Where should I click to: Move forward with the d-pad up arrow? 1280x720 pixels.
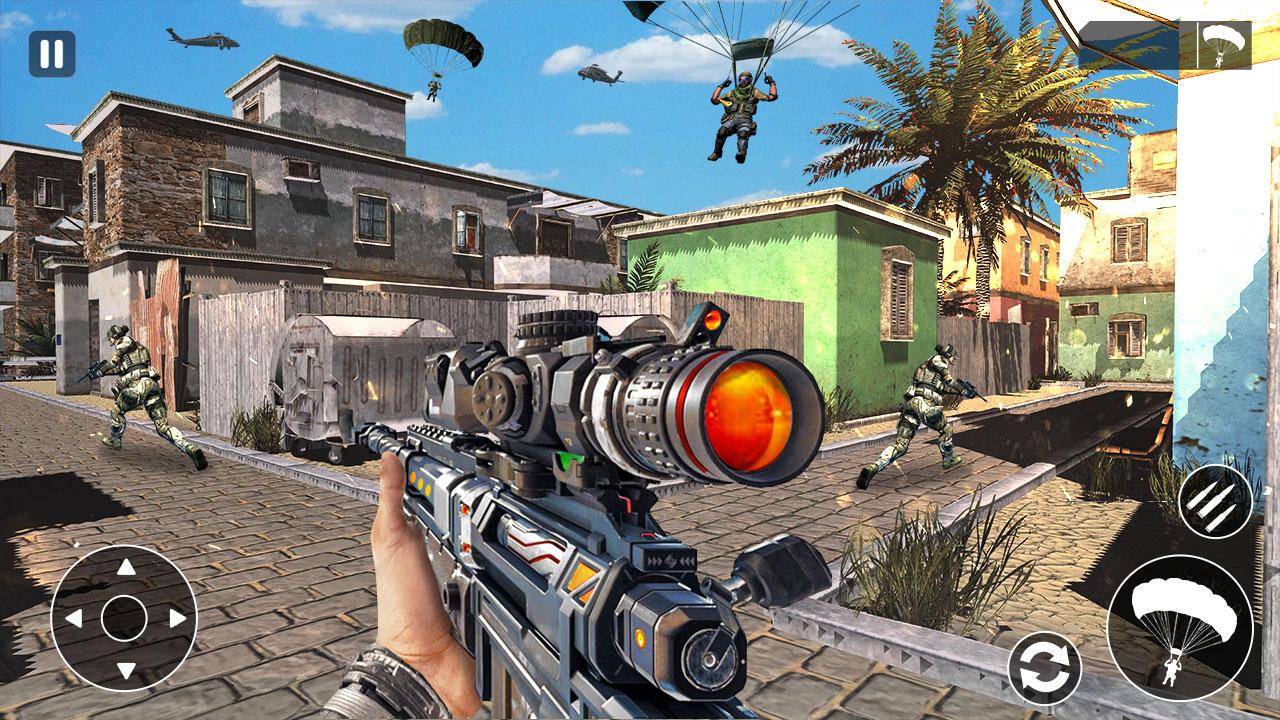coord(125,568)
